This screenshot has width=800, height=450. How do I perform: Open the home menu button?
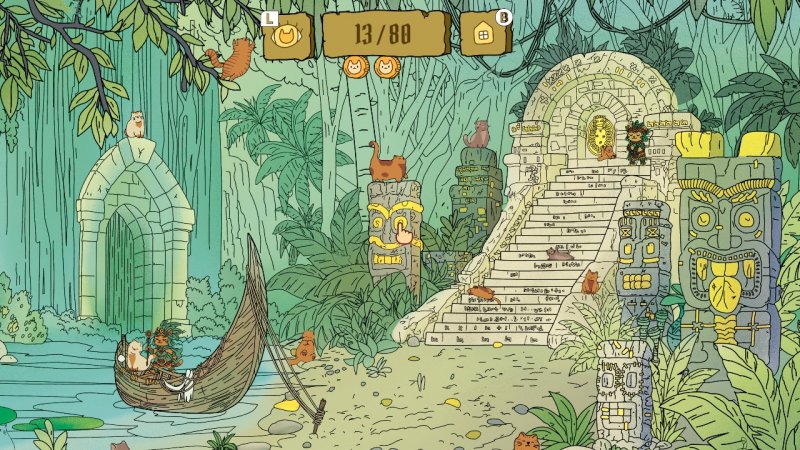click(x=483, y=36)
